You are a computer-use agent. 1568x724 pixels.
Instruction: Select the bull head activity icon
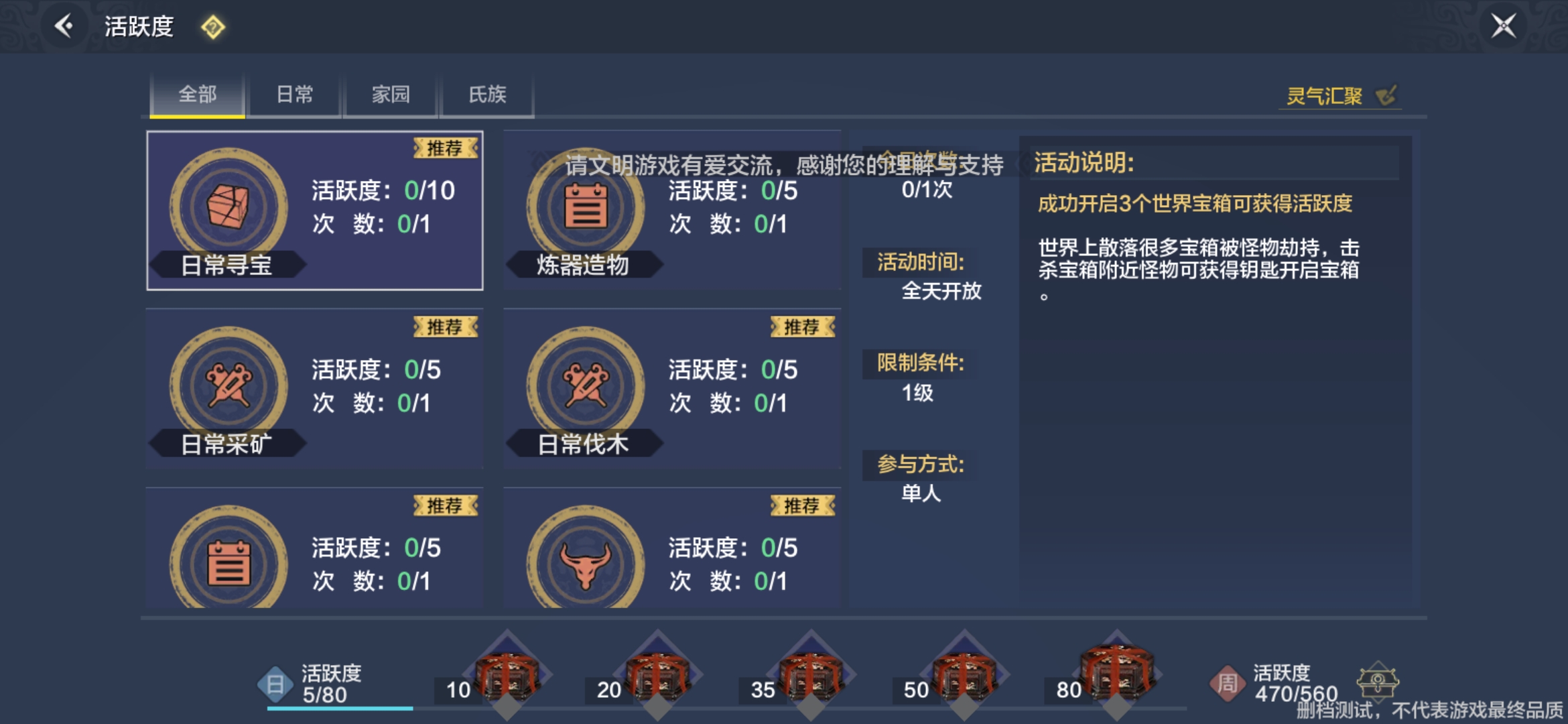coord(586,562)
